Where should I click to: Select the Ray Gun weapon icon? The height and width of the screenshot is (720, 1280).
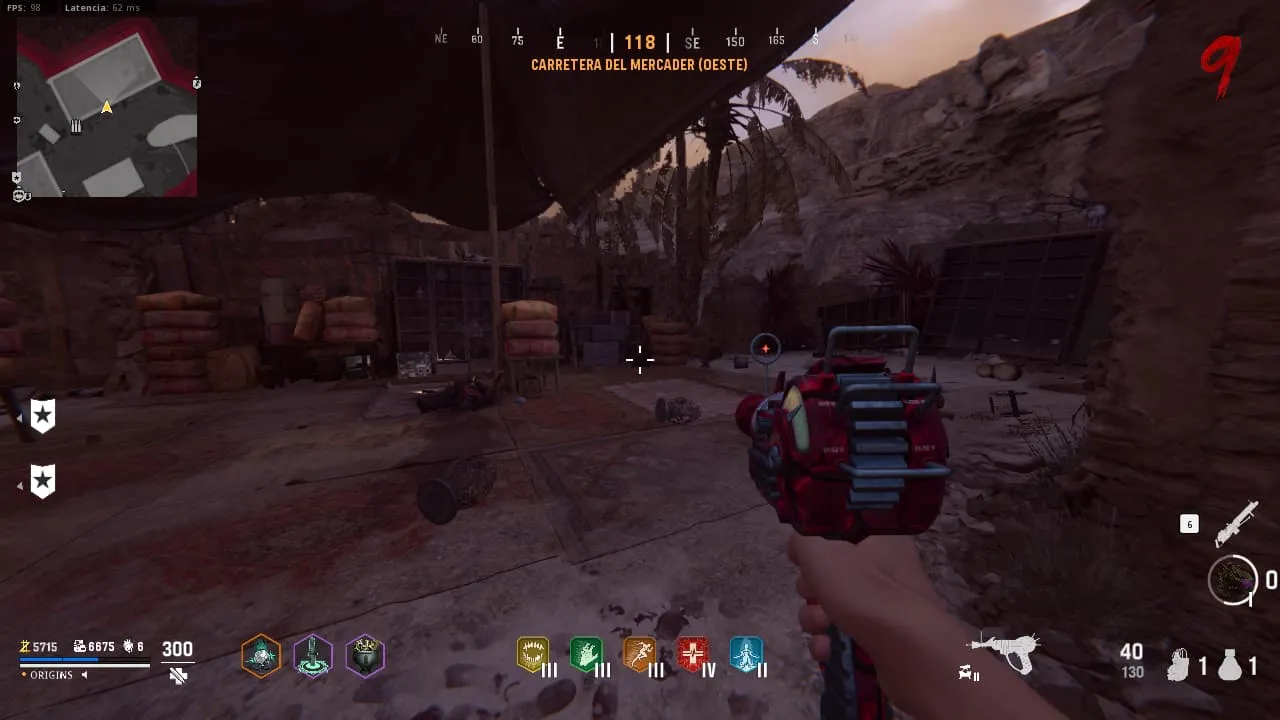pyautogui.click(x=1004, y=651)
